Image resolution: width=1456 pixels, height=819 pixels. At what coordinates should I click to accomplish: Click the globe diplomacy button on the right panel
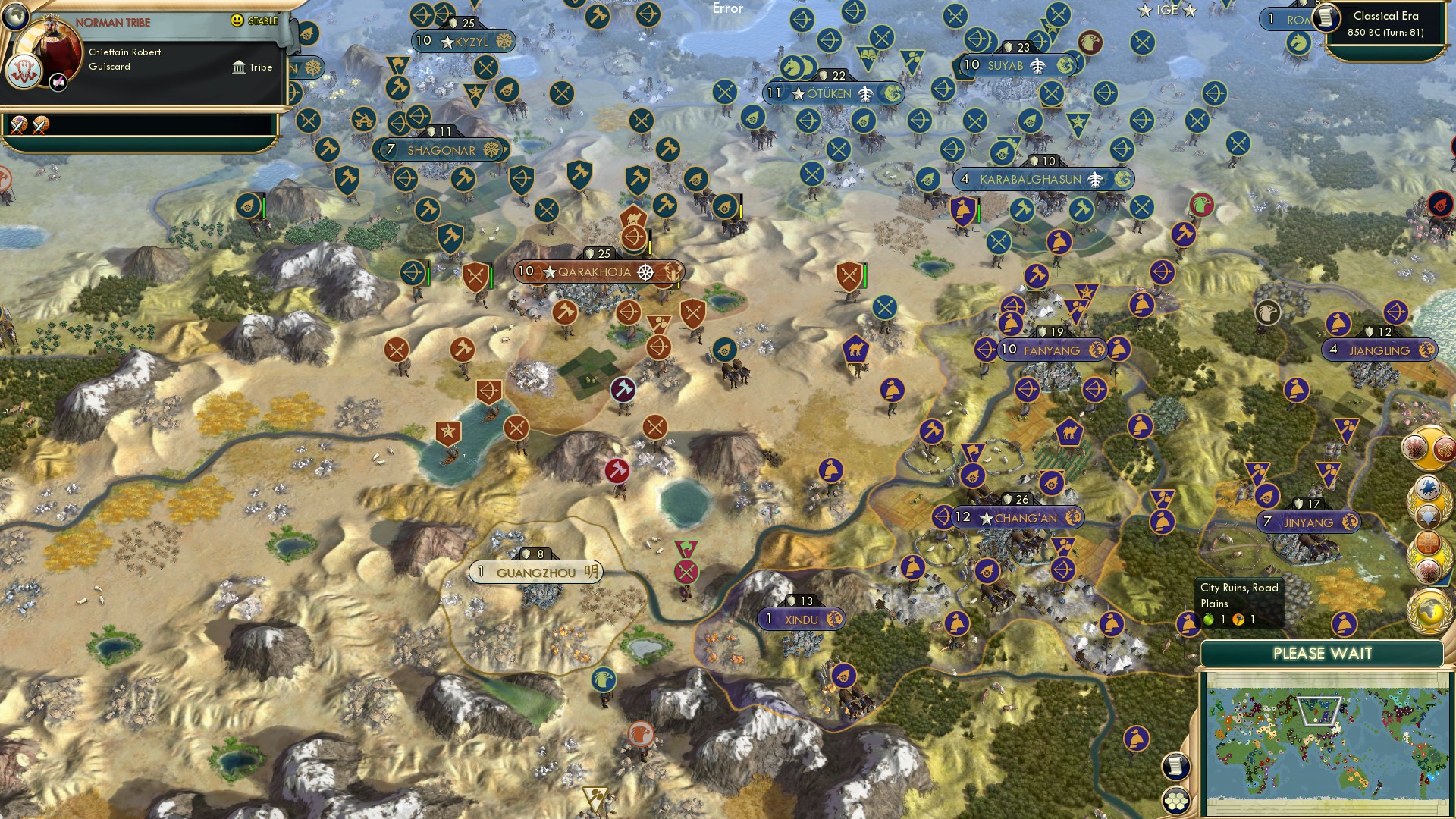[x=1428, y=607]
